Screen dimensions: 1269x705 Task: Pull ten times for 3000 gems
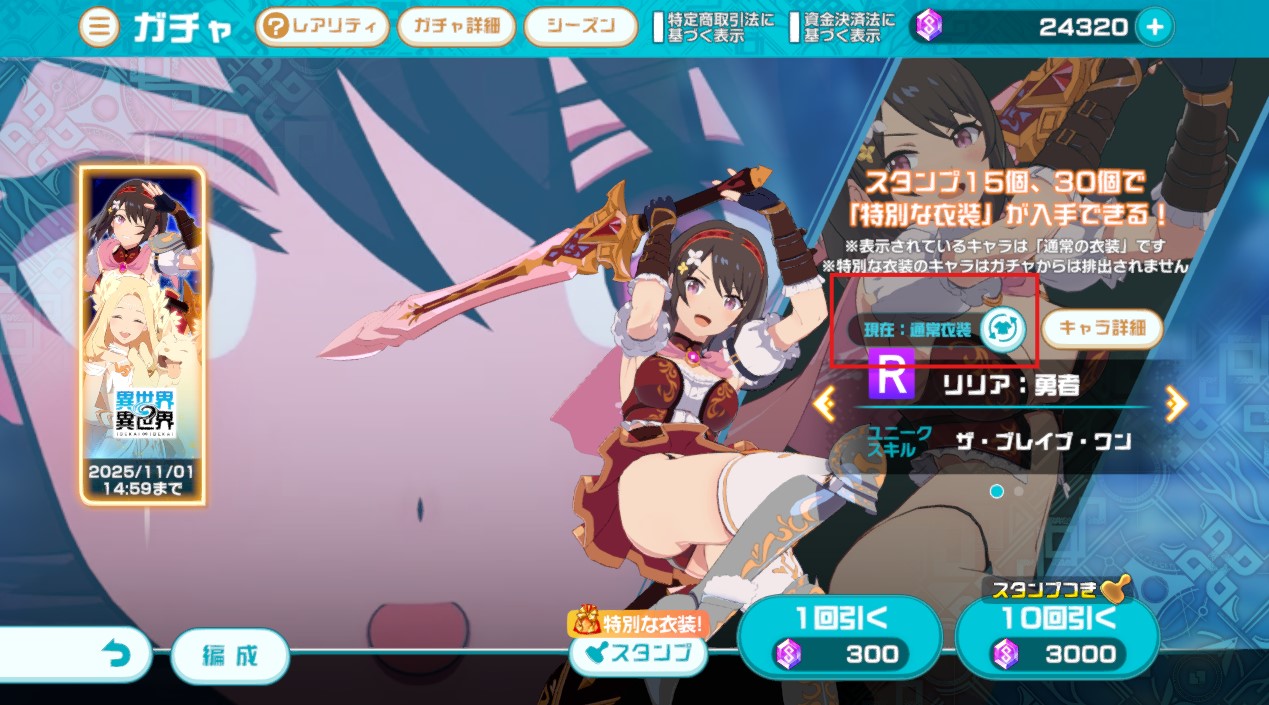click(x=1057, y=637)
